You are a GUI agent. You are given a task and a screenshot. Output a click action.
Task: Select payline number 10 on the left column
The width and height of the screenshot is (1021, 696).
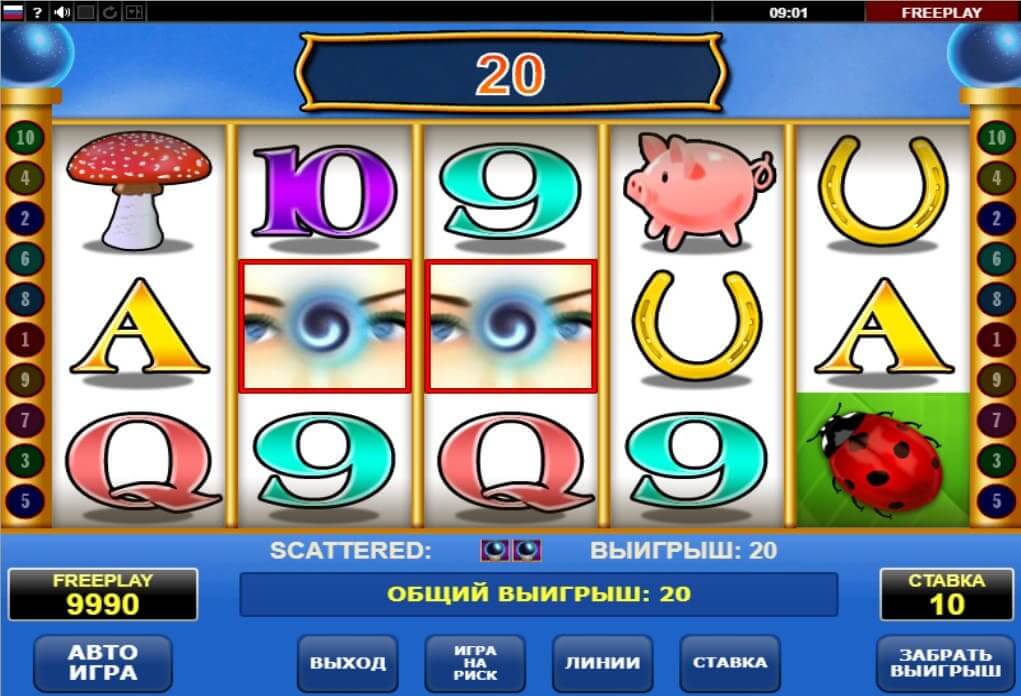(24, 138)
